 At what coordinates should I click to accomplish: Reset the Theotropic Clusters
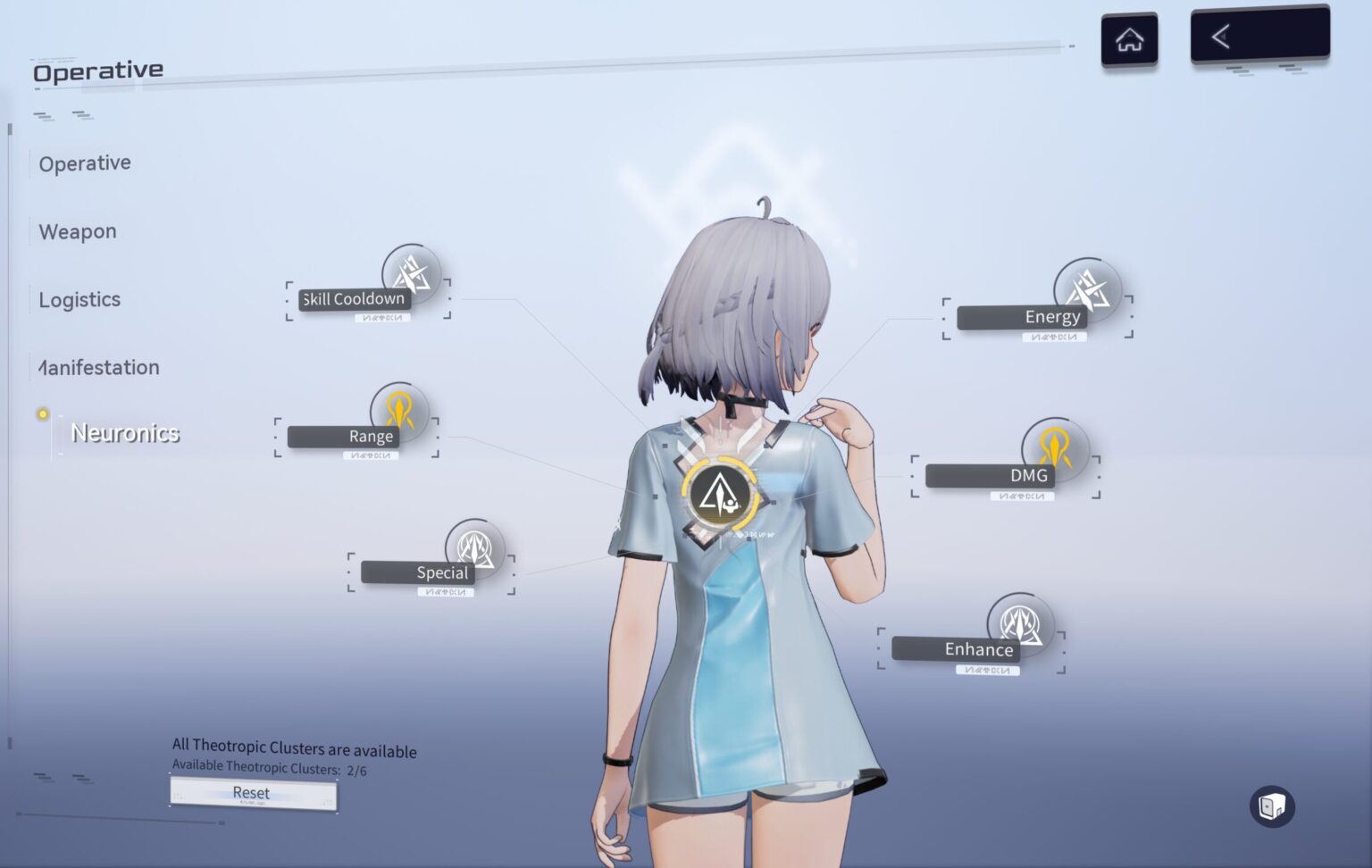(x=253, y=793)
